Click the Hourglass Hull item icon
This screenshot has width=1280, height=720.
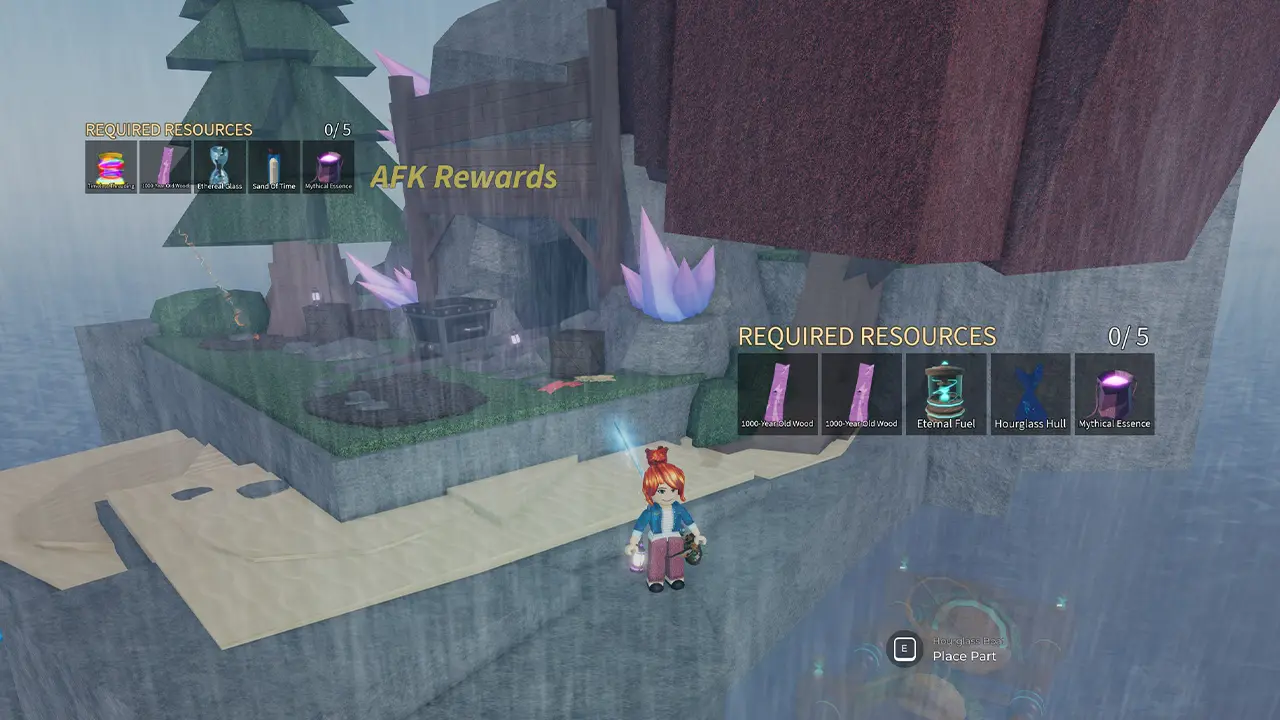coord(1030,393)
